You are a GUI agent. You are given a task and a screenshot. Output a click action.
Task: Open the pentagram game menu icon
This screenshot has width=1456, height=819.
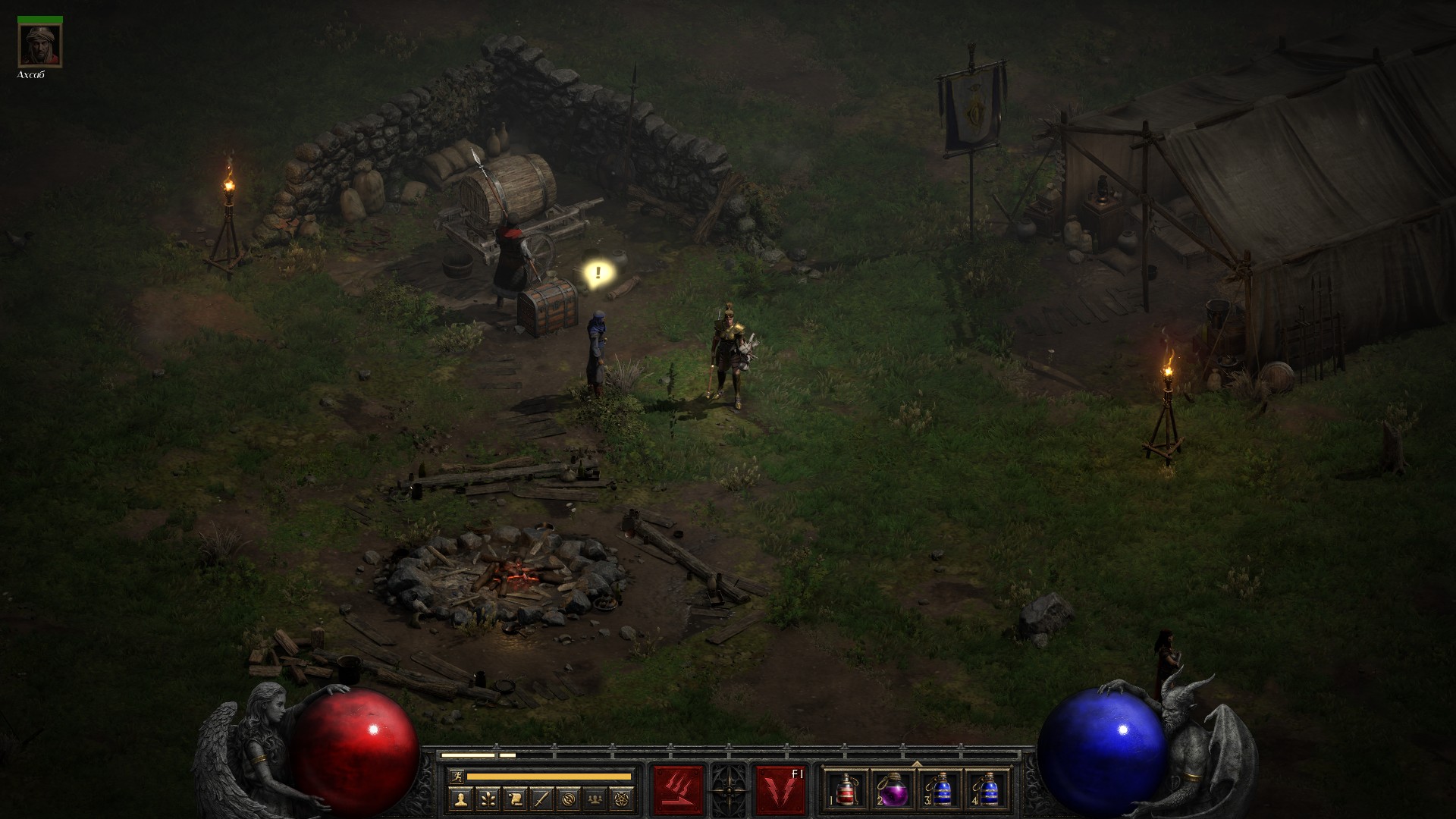tap(623, 799)
